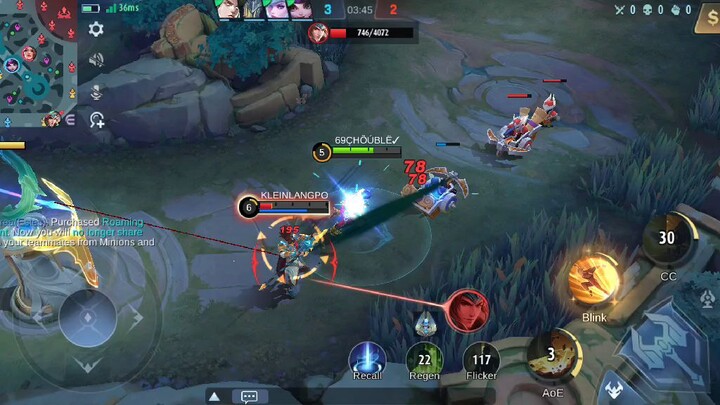Target the red enemy hero portrait
This screenshot has height=405, width=720.
pos(467,310)
